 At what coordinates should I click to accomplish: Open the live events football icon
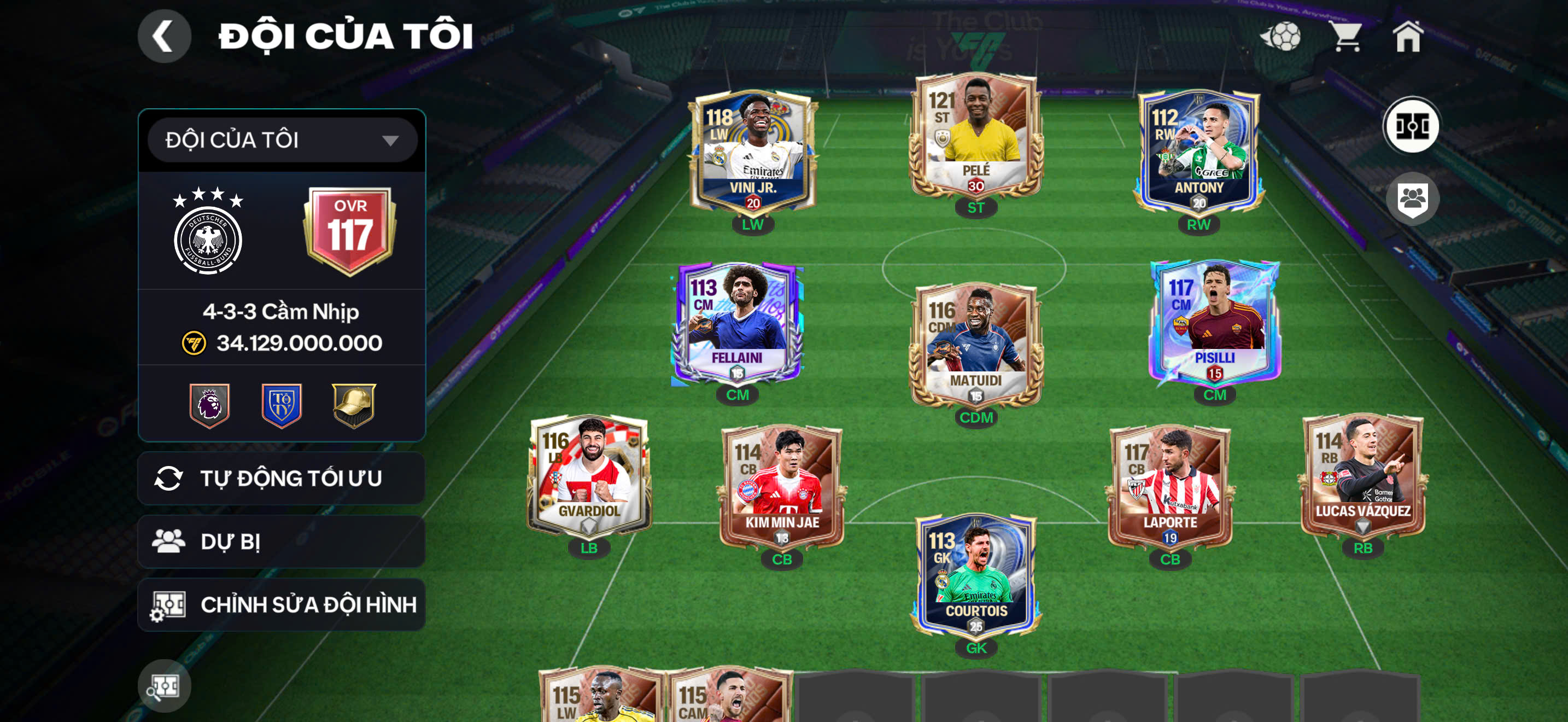1282,38
